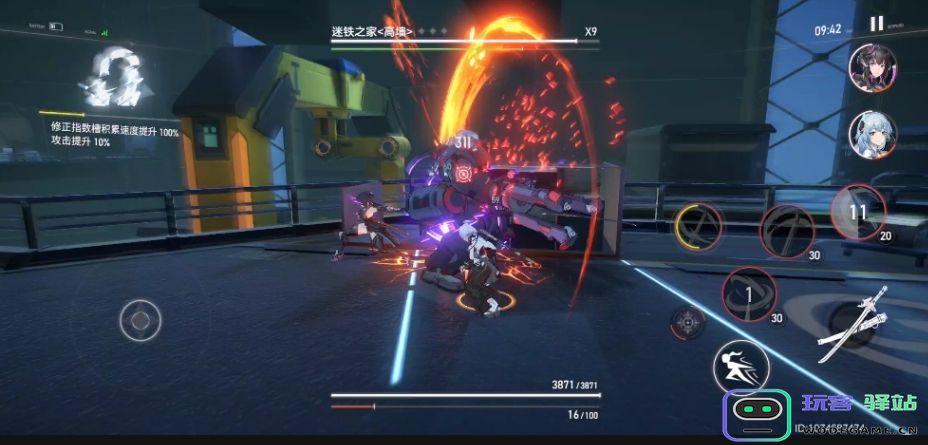Tap the crosshair target lock icon
The width and height of the screenshot is (928, 445).
coord(687,322)
